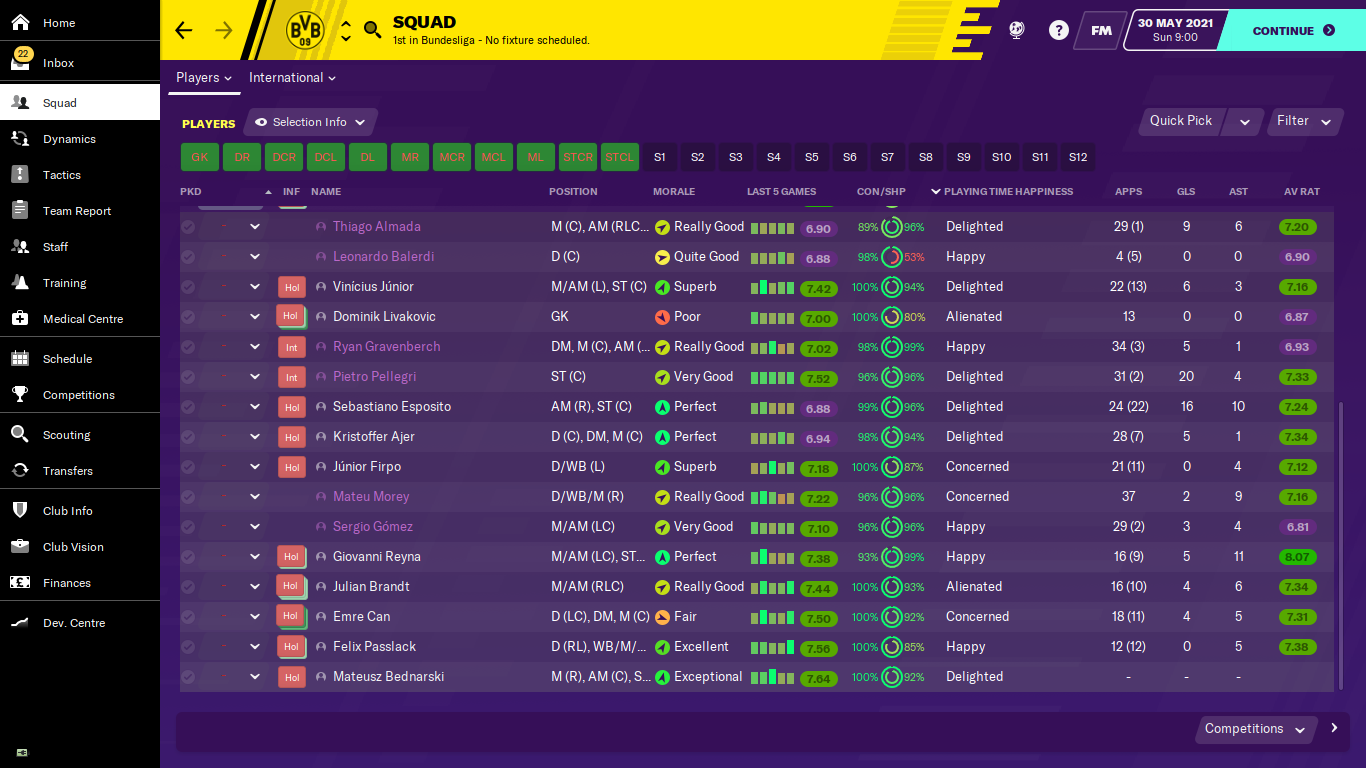Sort squad by AV RAT column
1366x768 pixels.
(1302, 191)
